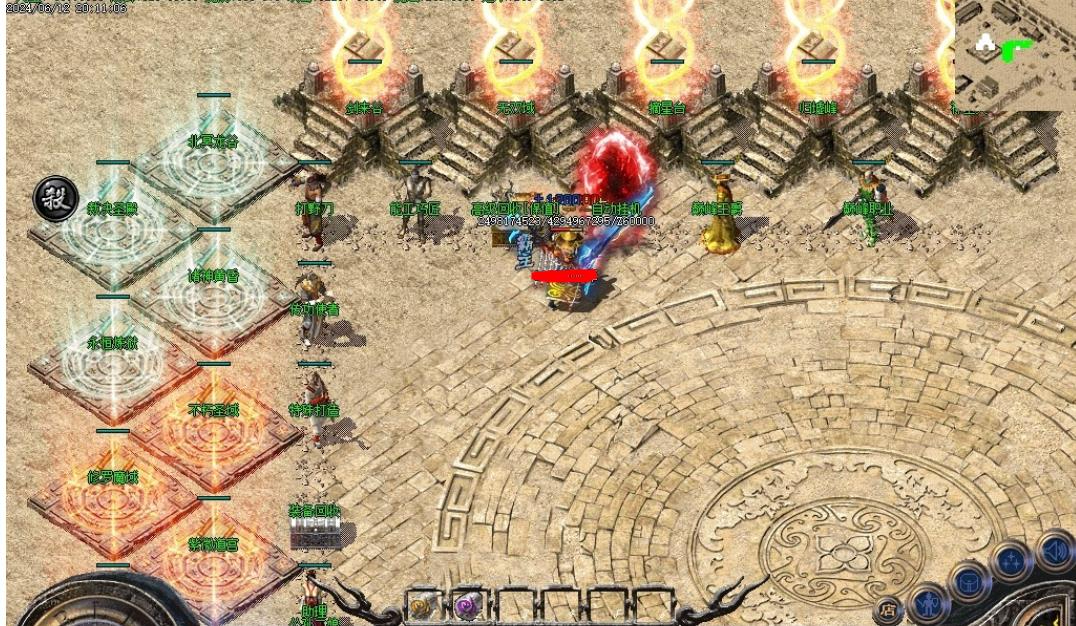This screenshot has width=1076, height=626.
Task: Open the minimap in the corner
Action: pos(1013,54)
